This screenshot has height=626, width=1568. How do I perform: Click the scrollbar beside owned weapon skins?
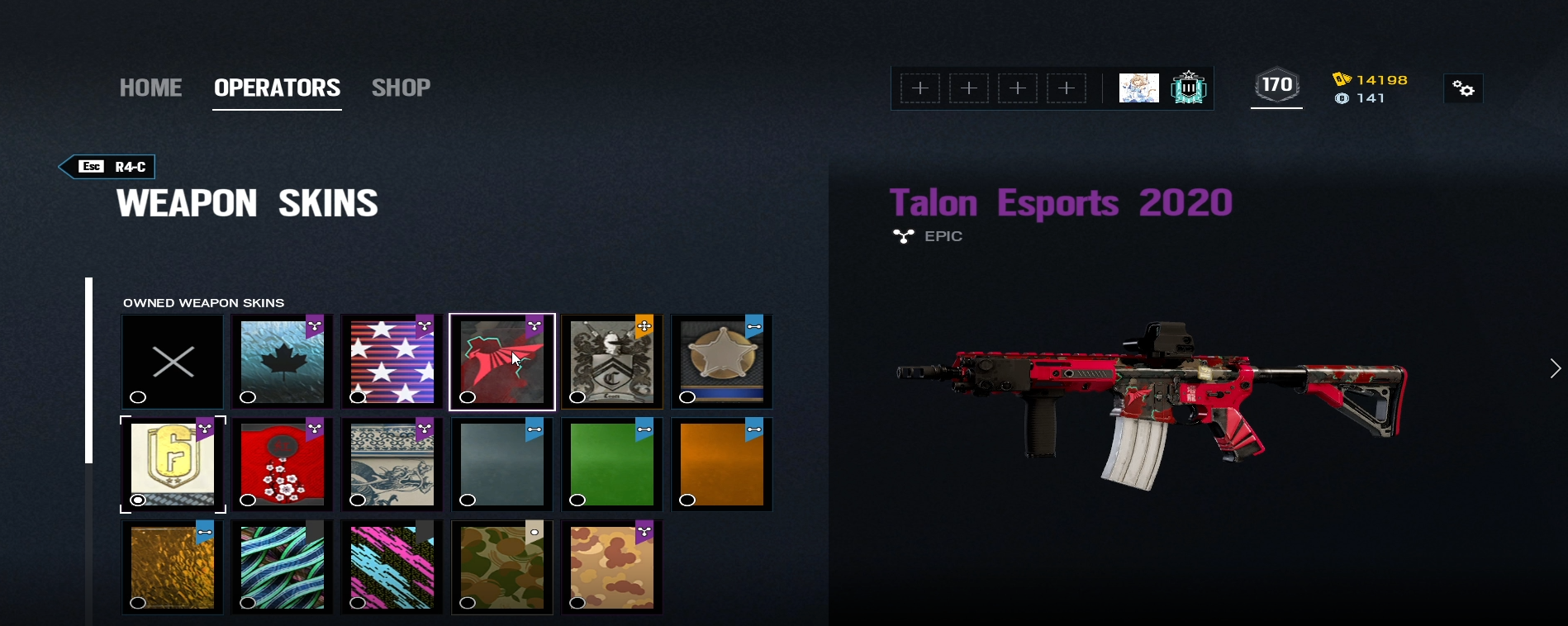coord(89,372)
